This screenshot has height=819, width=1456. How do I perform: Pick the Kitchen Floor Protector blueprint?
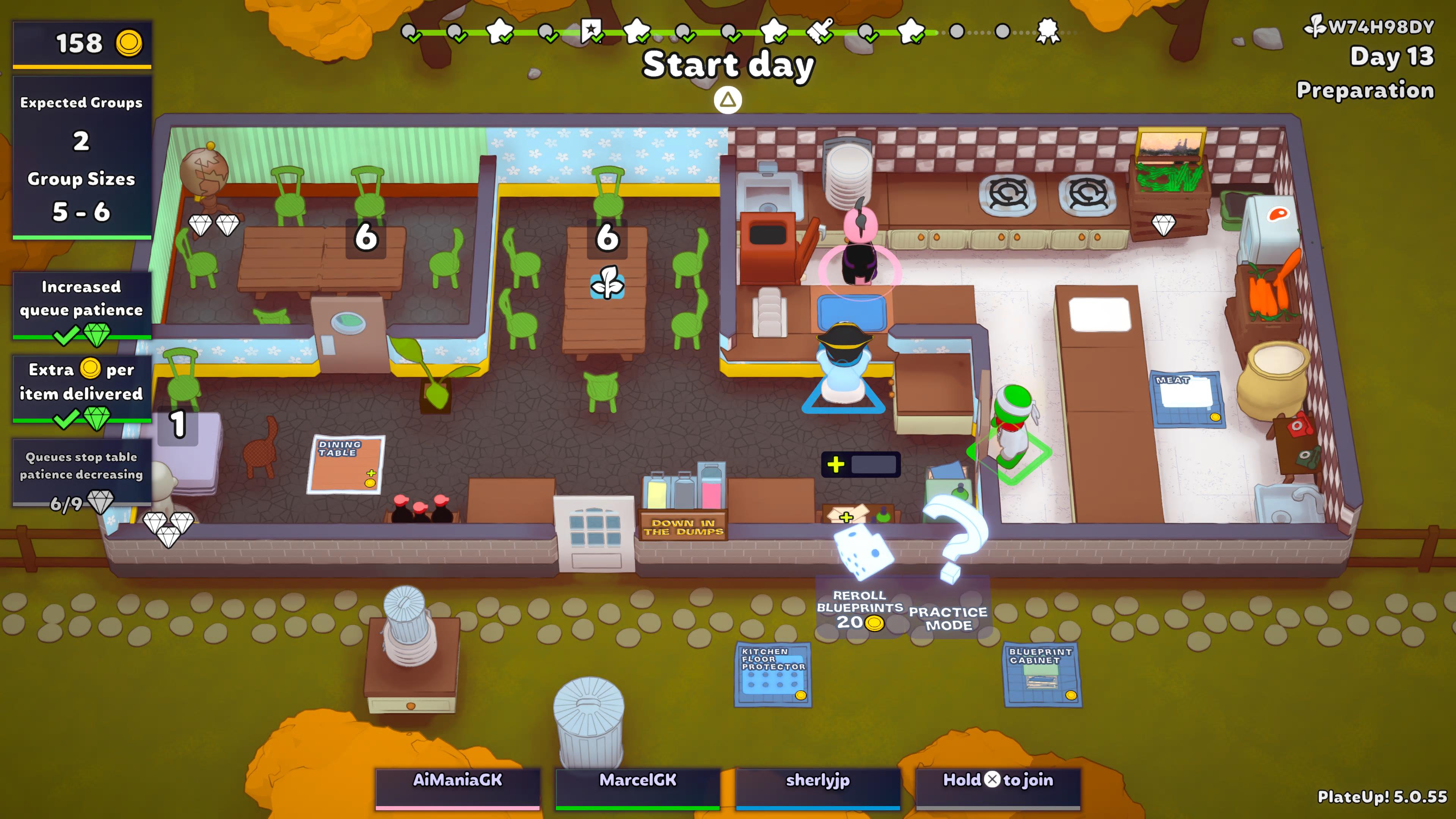(773, 674)
